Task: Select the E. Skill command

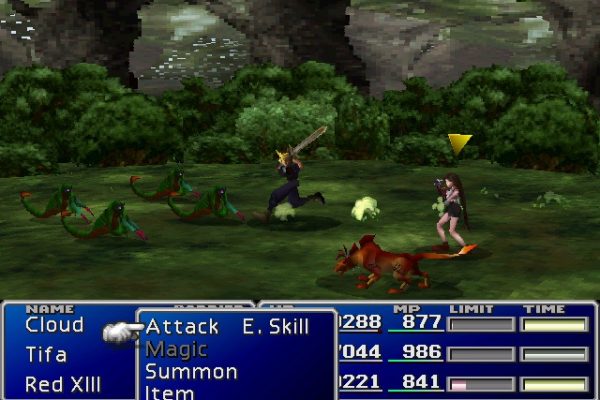Action: [x=275, y=327]
